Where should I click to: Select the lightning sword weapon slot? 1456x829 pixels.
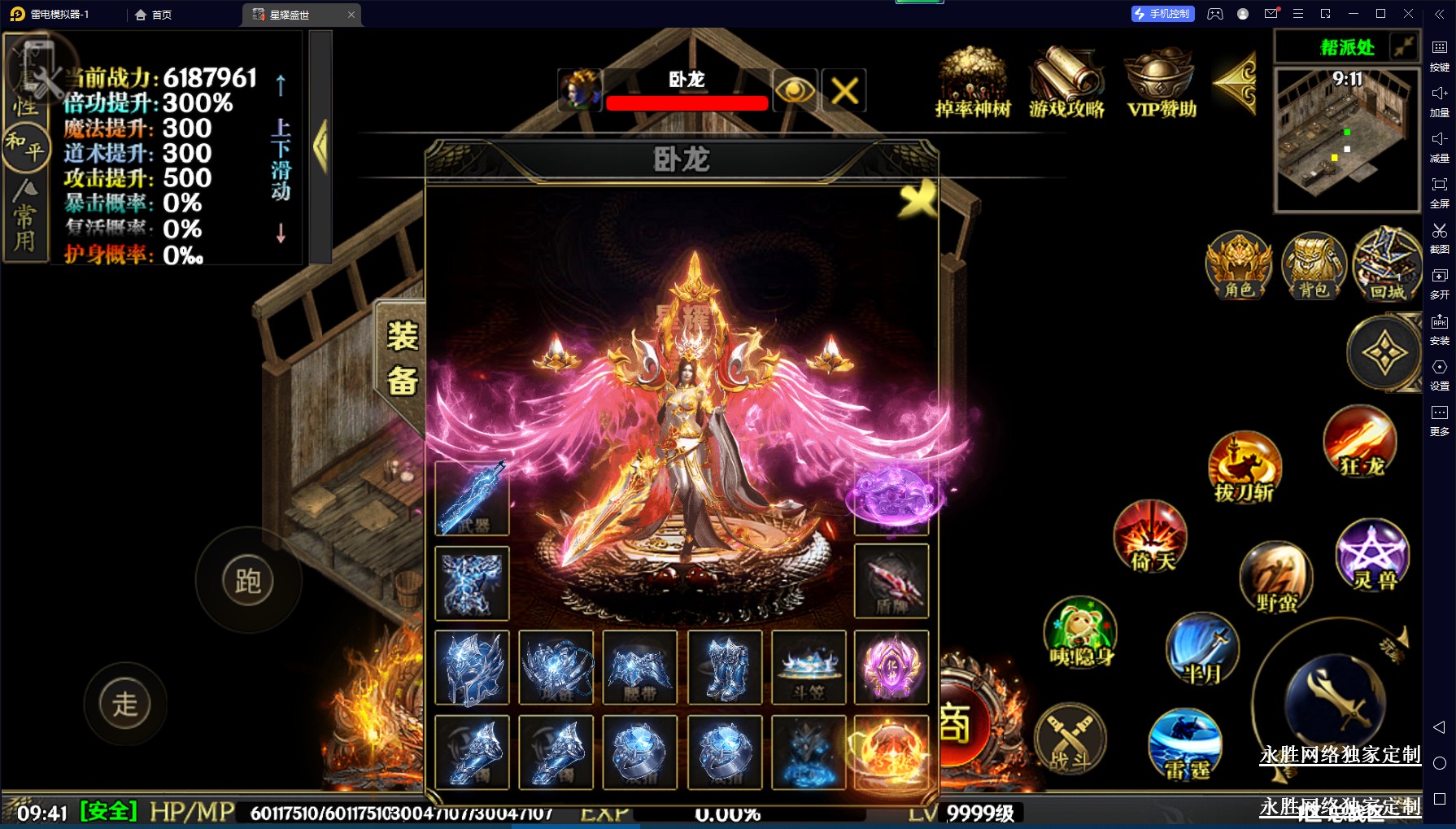click(x=472, y=498)
